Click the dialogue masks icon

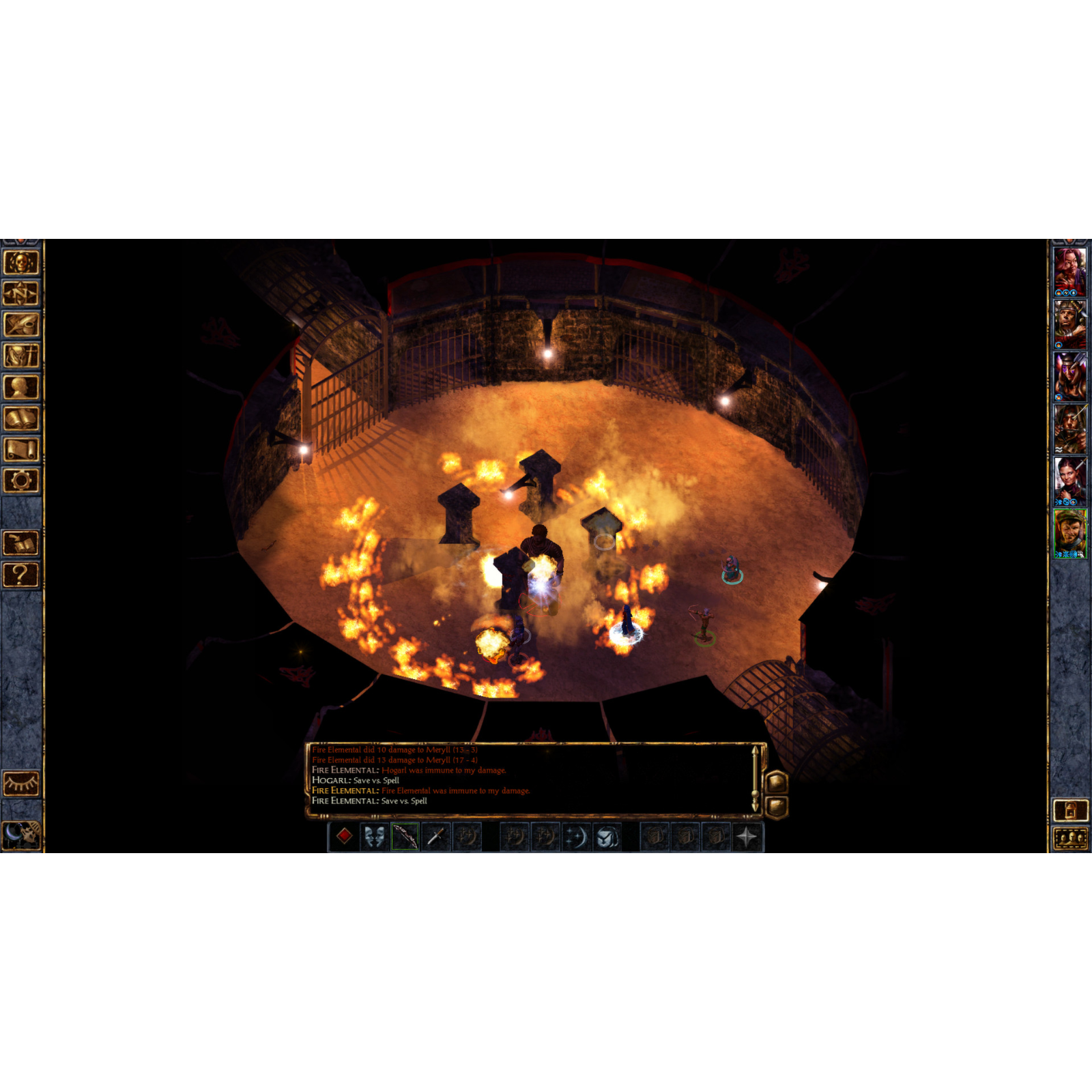tap(375, 838)
